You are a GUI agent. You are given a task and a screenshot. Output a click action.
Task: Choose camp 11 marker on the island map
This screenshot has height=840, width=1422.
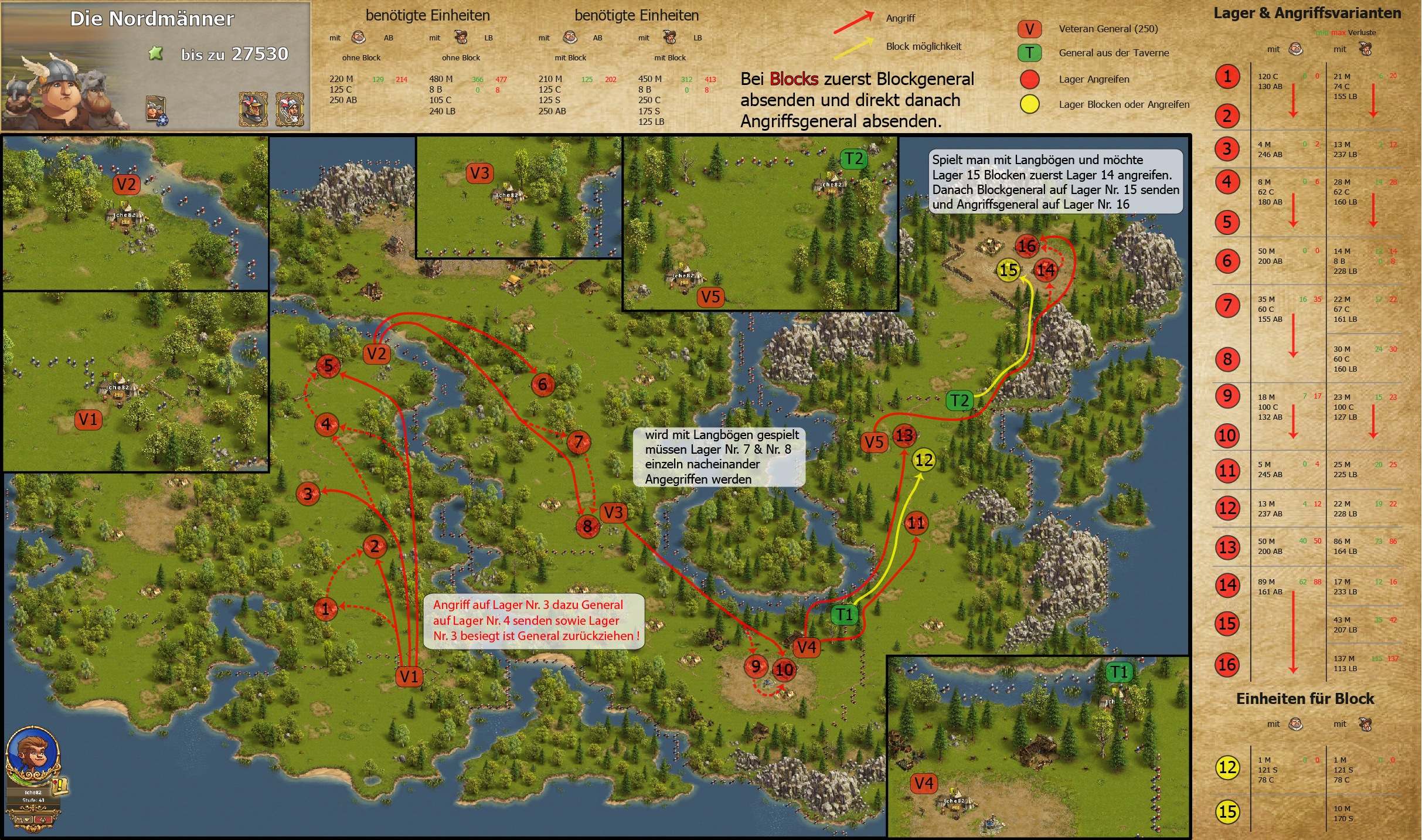pos(916,523)
